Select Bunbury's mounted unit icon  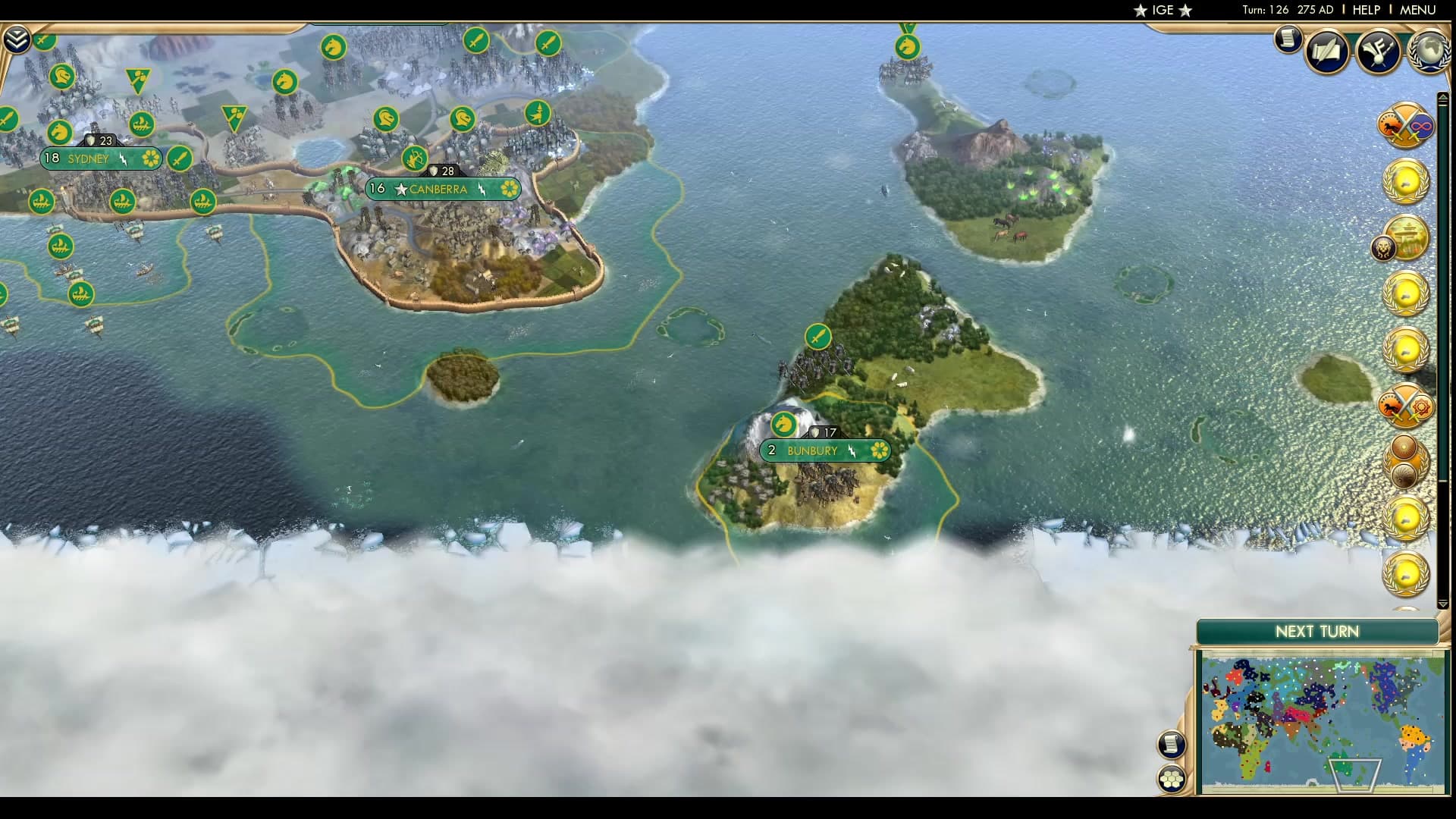click(783, 425)
